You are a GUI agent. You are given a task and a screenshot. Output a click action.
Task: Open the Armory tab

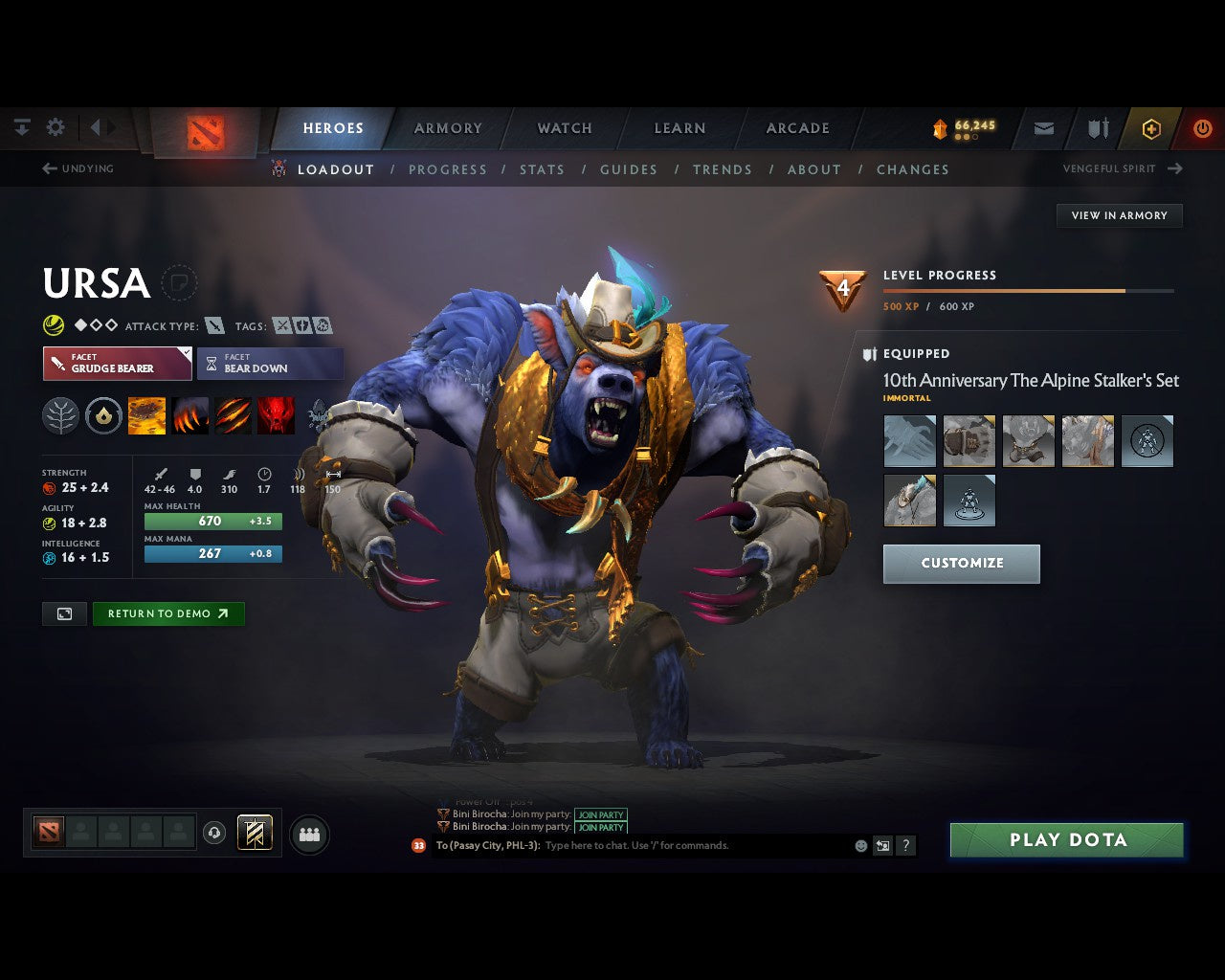(x=448, y=128)
